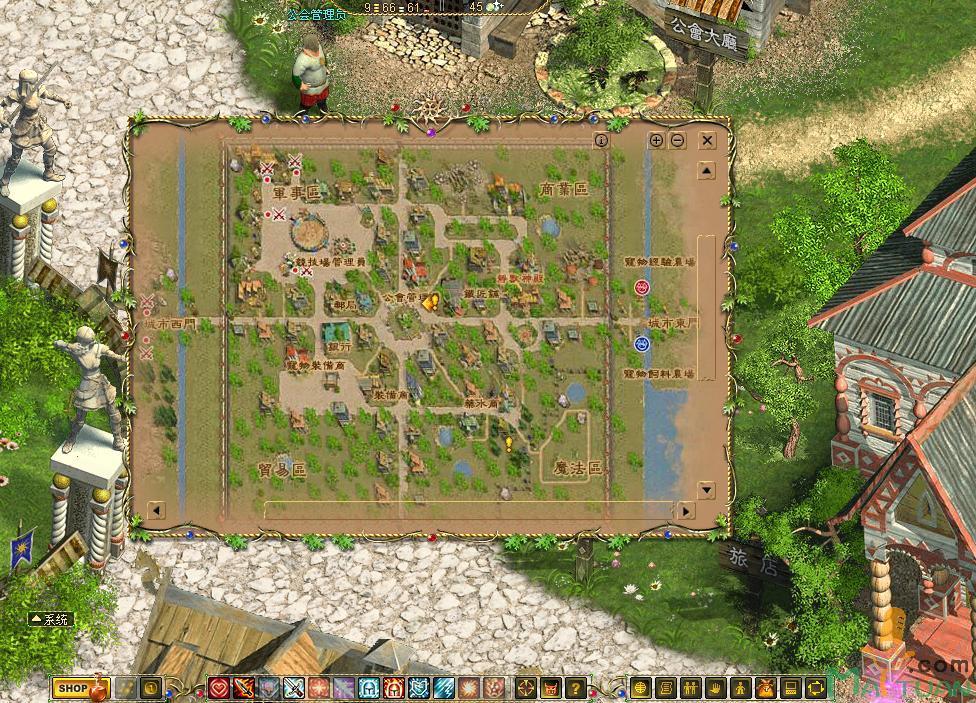This screenshot has width=976, height=703.
Task: Click the map's right arrow button
Action: (x=685, y=510)
